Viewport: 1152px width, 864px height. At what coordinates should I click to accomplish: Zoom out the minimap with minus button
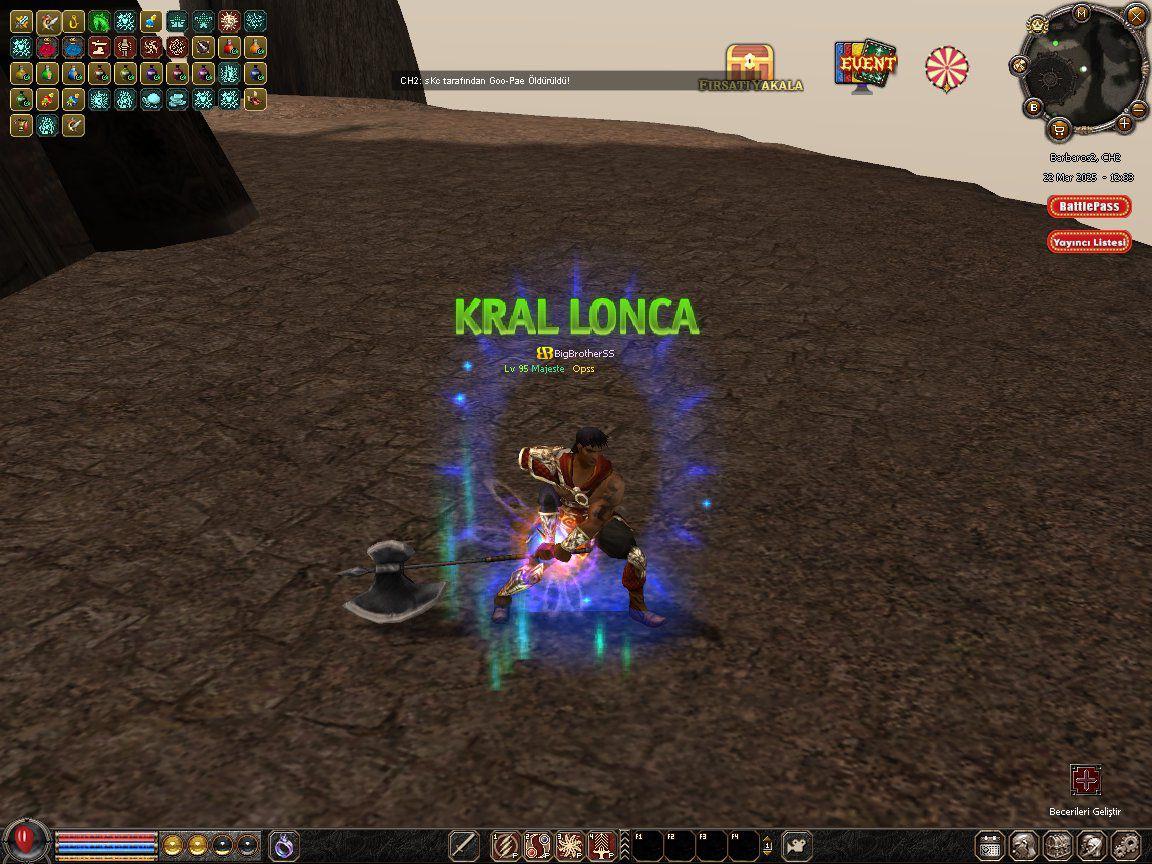tap(1139, 108)
